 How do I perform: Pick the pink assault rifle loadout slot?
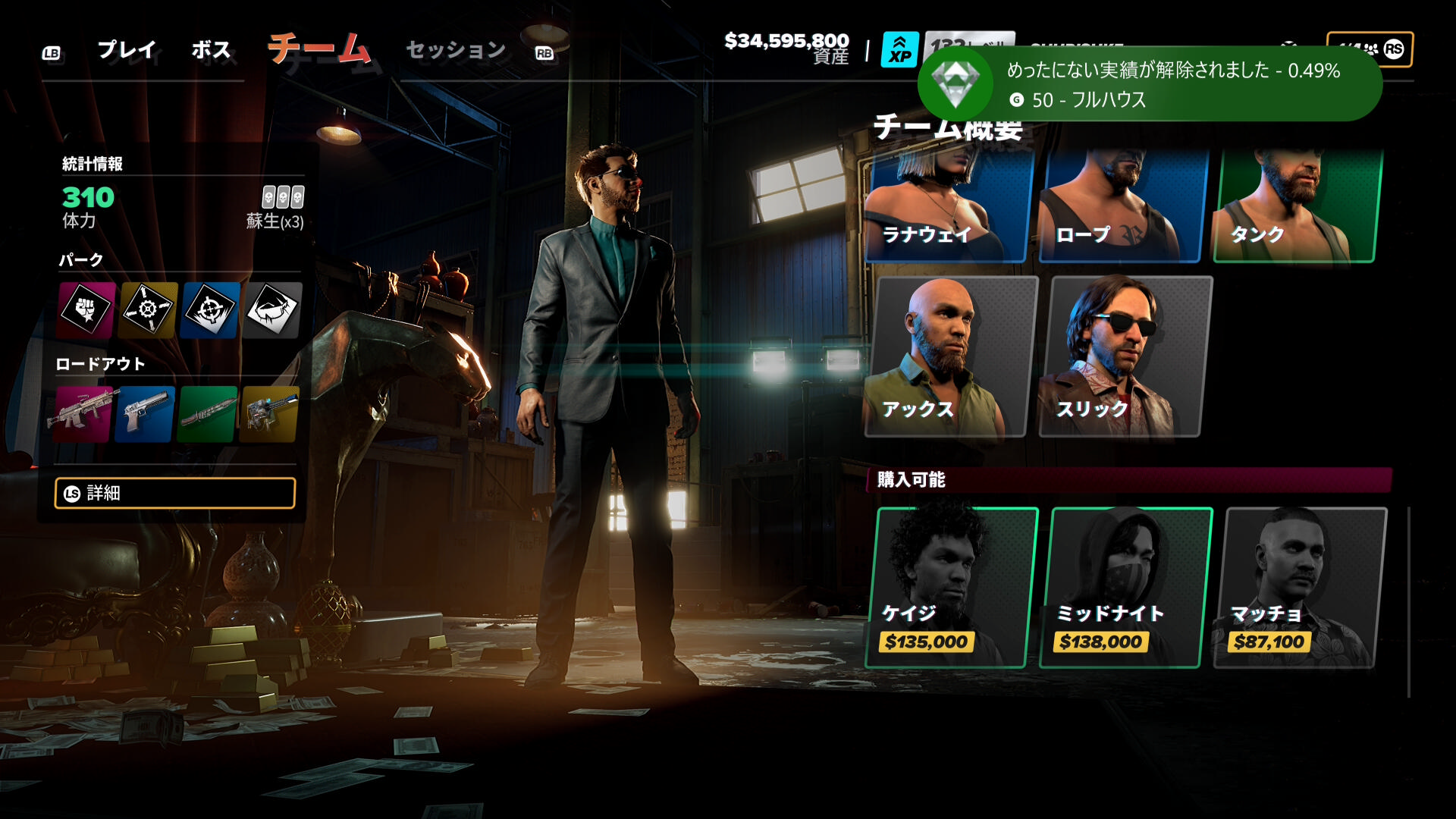coord(82,414)
